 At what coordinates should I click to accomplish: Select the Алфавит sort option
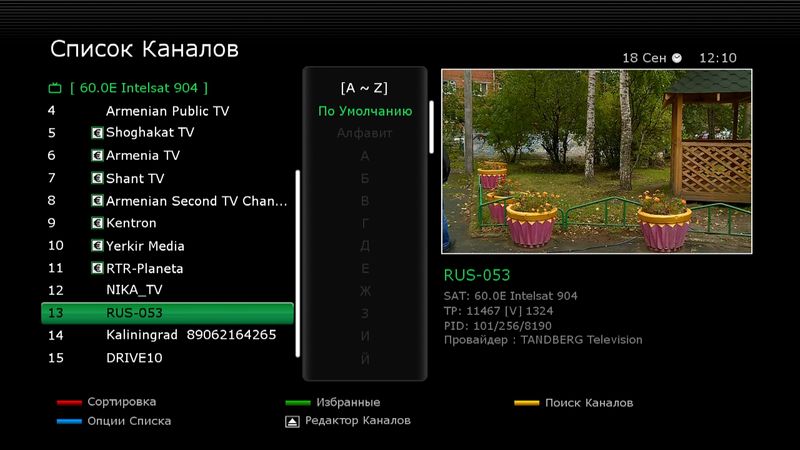[365, 133]
